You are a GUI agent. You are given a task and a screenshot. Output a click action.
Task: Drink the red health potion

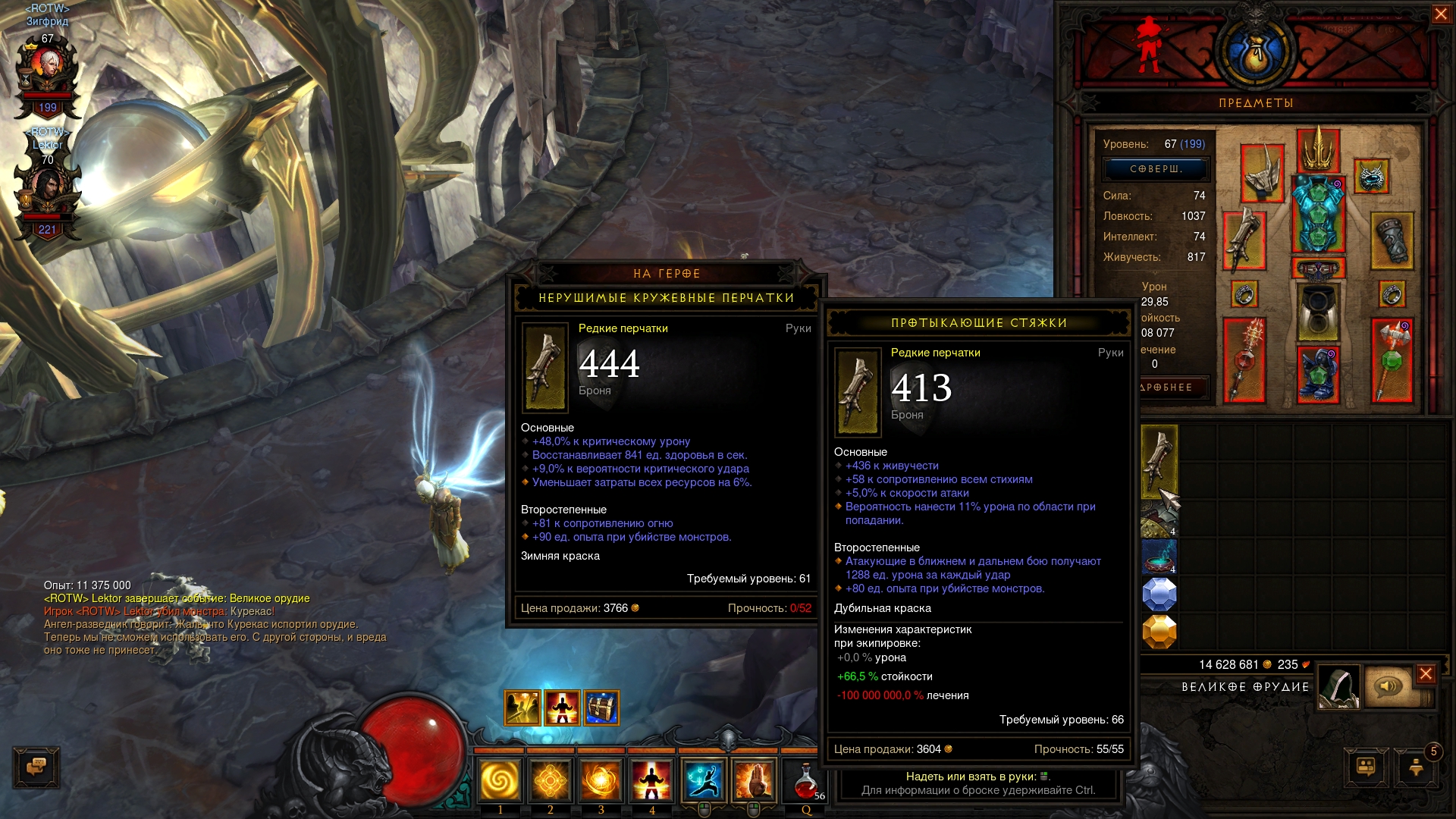point(806,781)
